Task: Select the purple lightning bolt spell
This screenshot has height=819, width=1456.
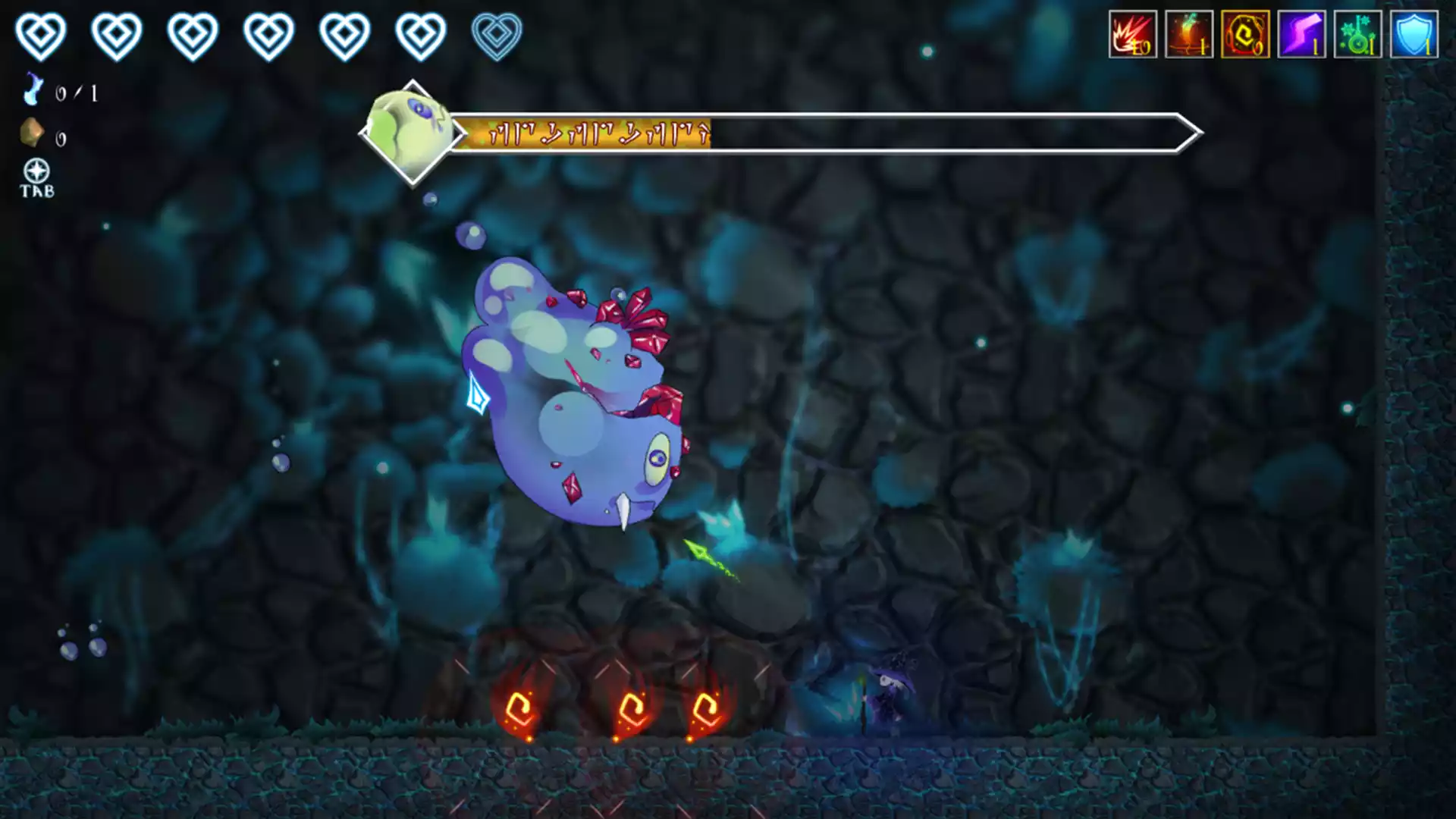Action: pyautogui.click(x=1301, y=35)
